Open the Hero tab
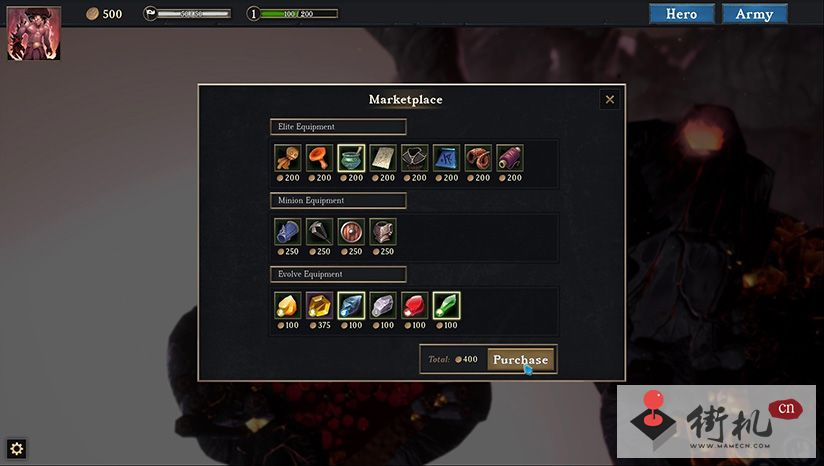 (x=681, y=14)
